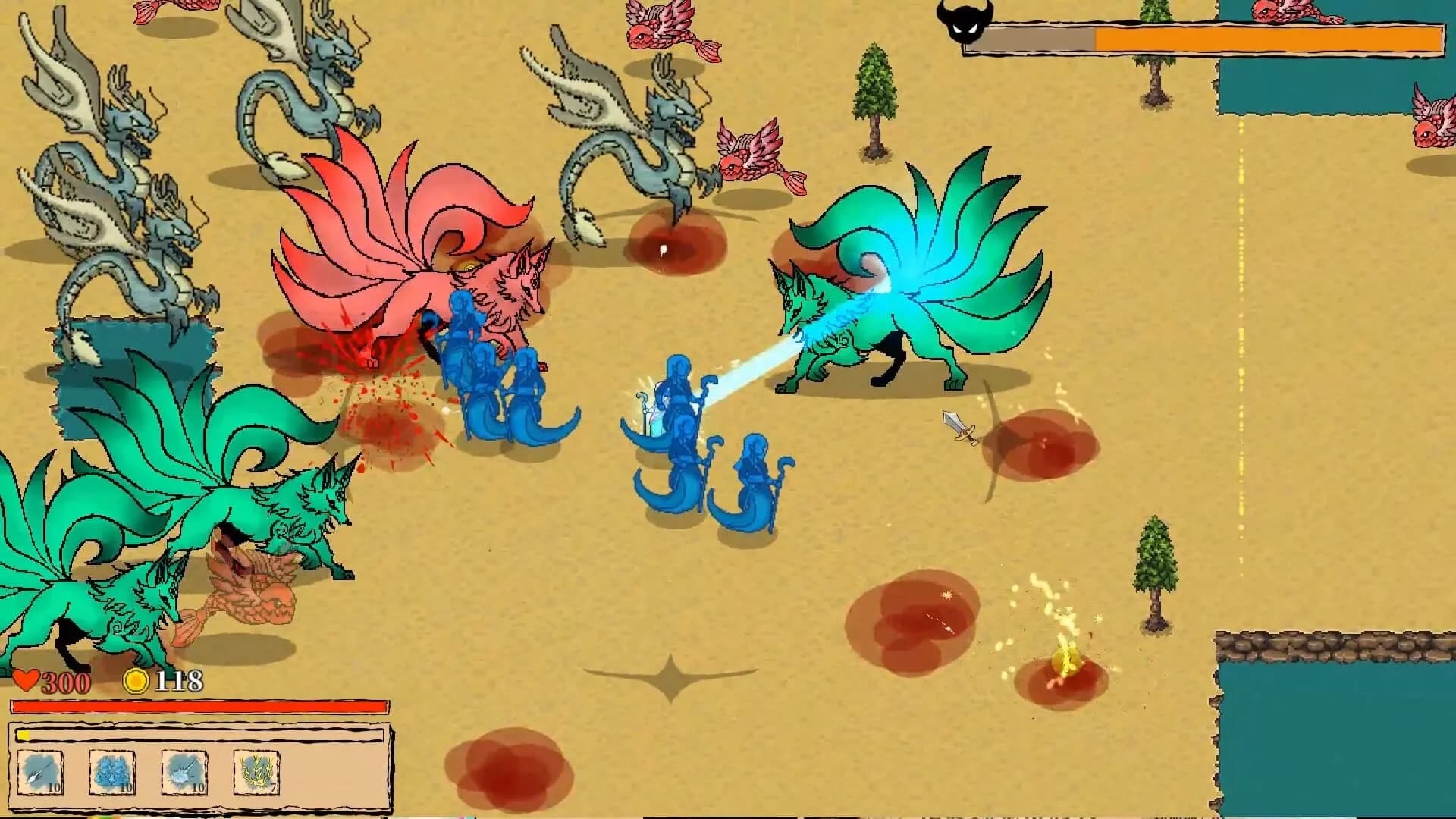
Task: Activate the blue ice shards skill
Action: pos(112,772)
